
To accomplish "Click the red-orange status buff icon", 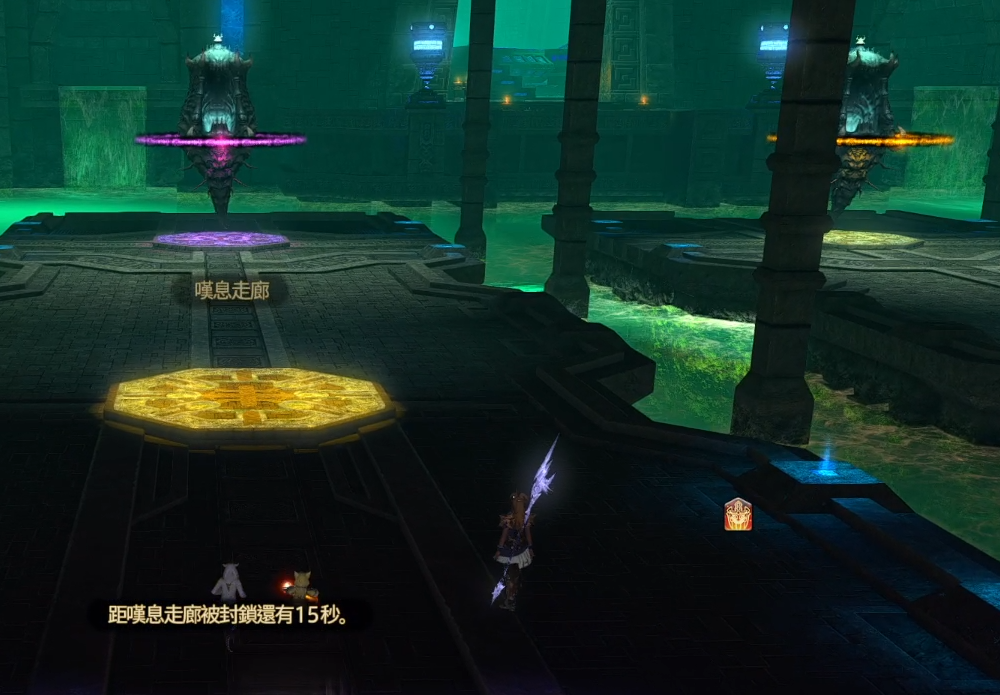I will coord(738,514).
